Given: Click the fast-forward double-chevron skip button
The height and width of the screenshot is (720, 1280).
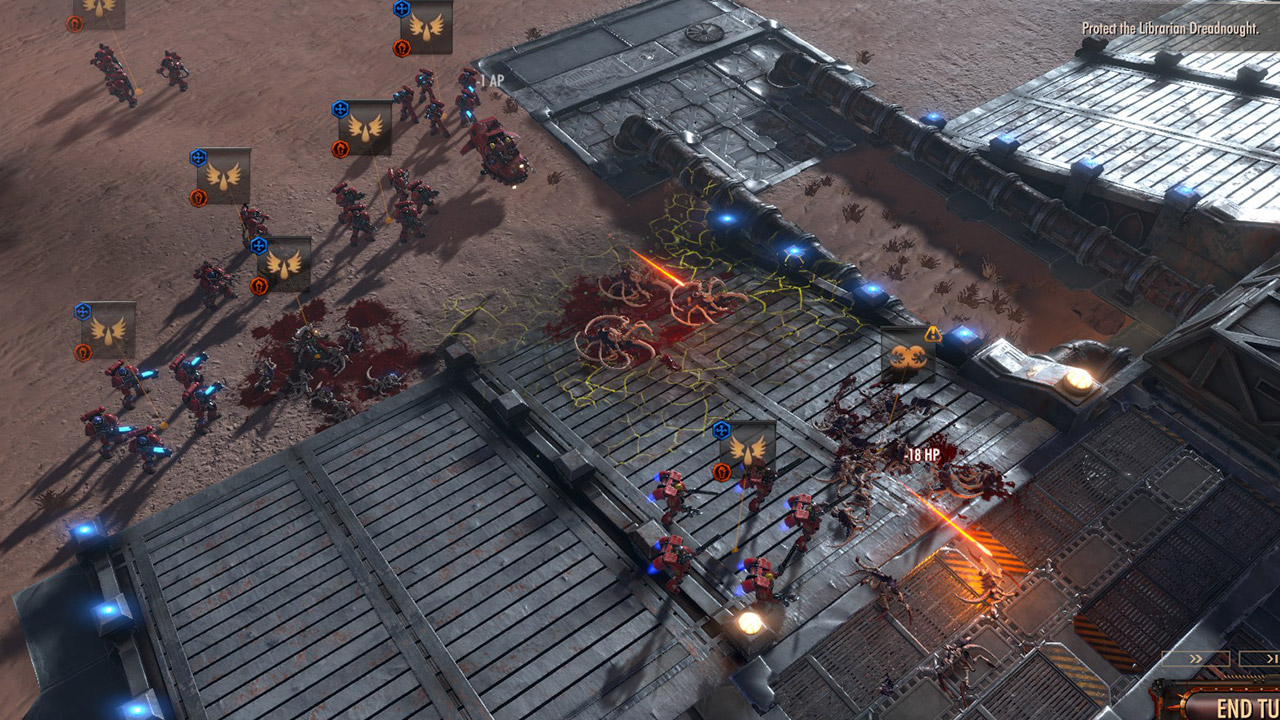Looking at the screenshot, I should (1196, 658).
